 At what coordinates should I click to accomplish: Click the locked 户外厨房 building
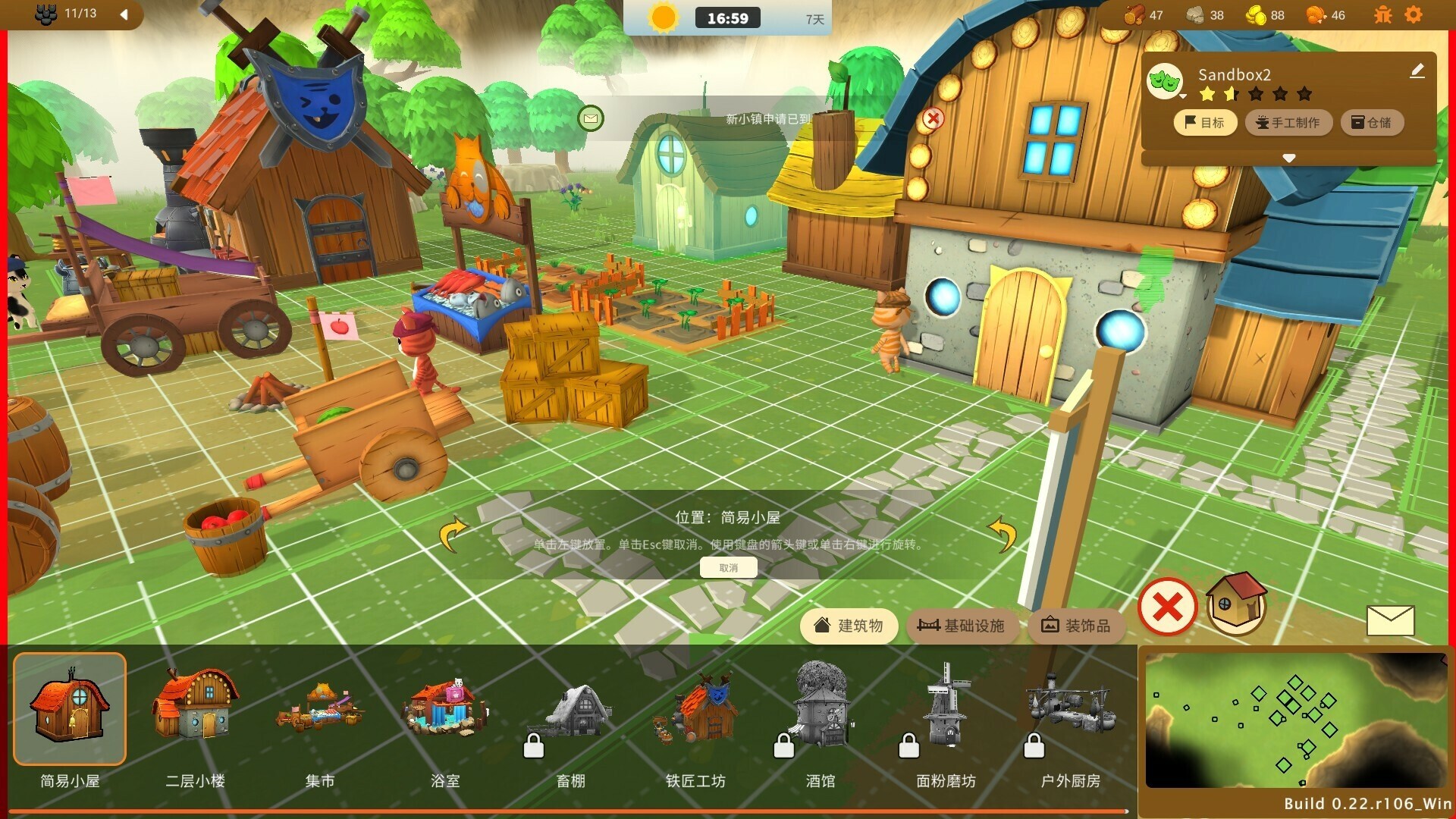1070,710
